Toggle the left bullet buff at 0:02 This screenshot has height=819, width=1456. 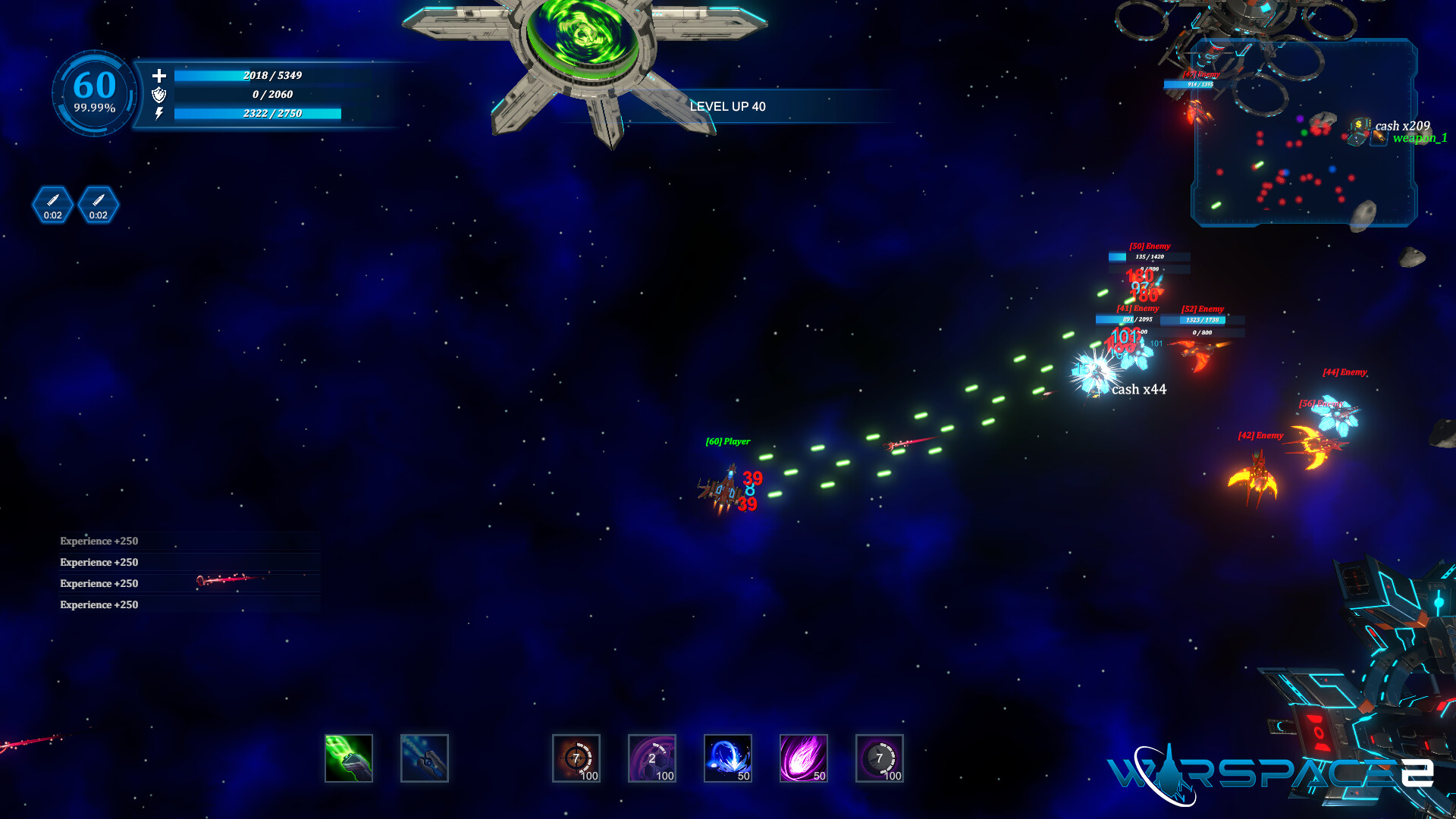point(52,204)
